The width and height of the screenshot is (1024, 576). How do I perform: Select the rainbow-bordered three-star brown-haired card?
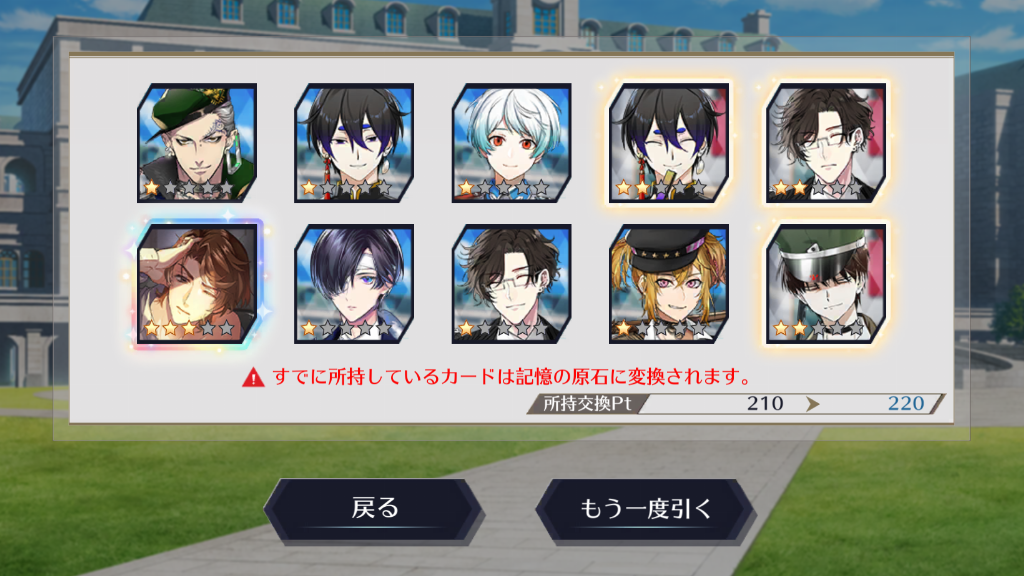(x=197, y=284)
